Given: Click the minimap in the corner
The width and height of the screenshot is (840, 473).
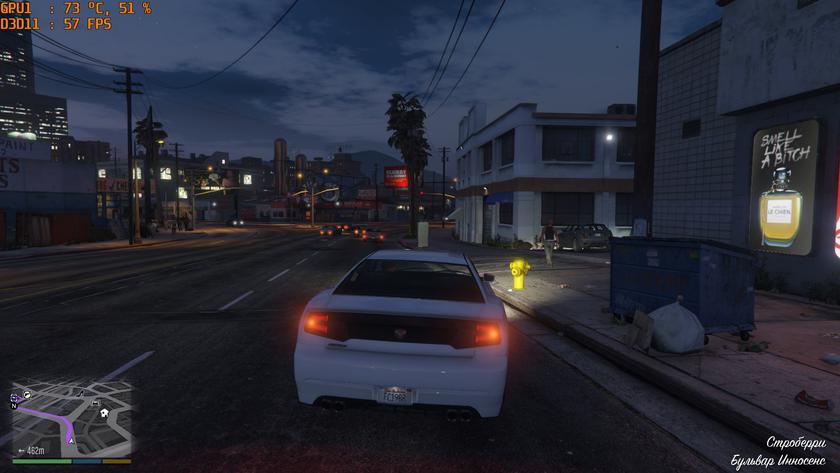Looking at the screenshot, I should (x=72, y=417).
